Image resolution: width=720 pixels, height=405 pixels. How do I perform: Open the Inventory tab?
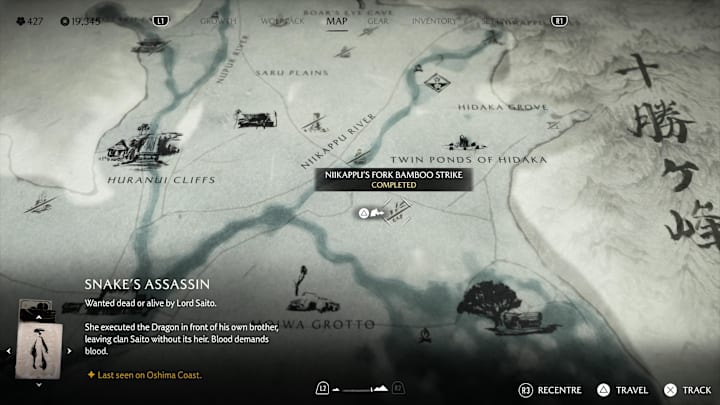point(434,20)
